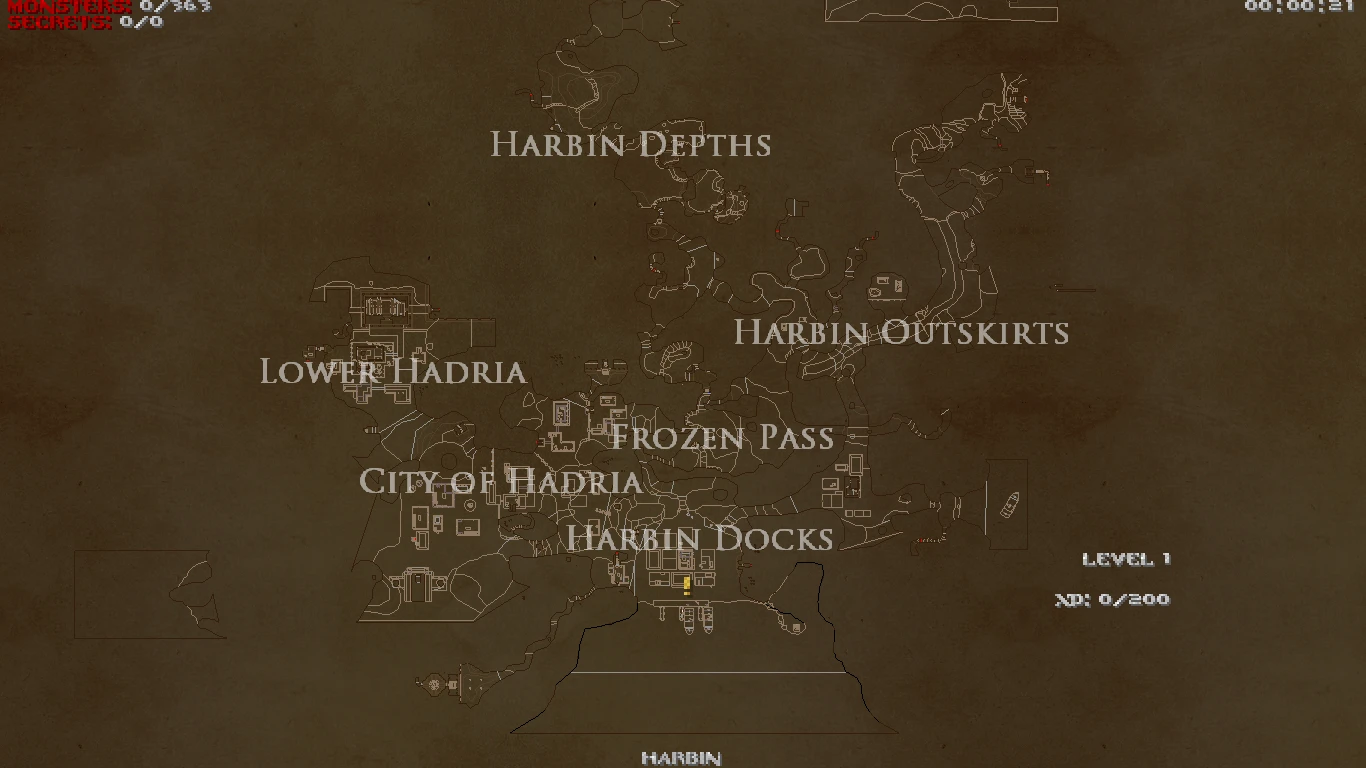Screen dimensions: 1366x768
Task: Select the Harbin Outskirts map tab
Action: pos(901,332)
